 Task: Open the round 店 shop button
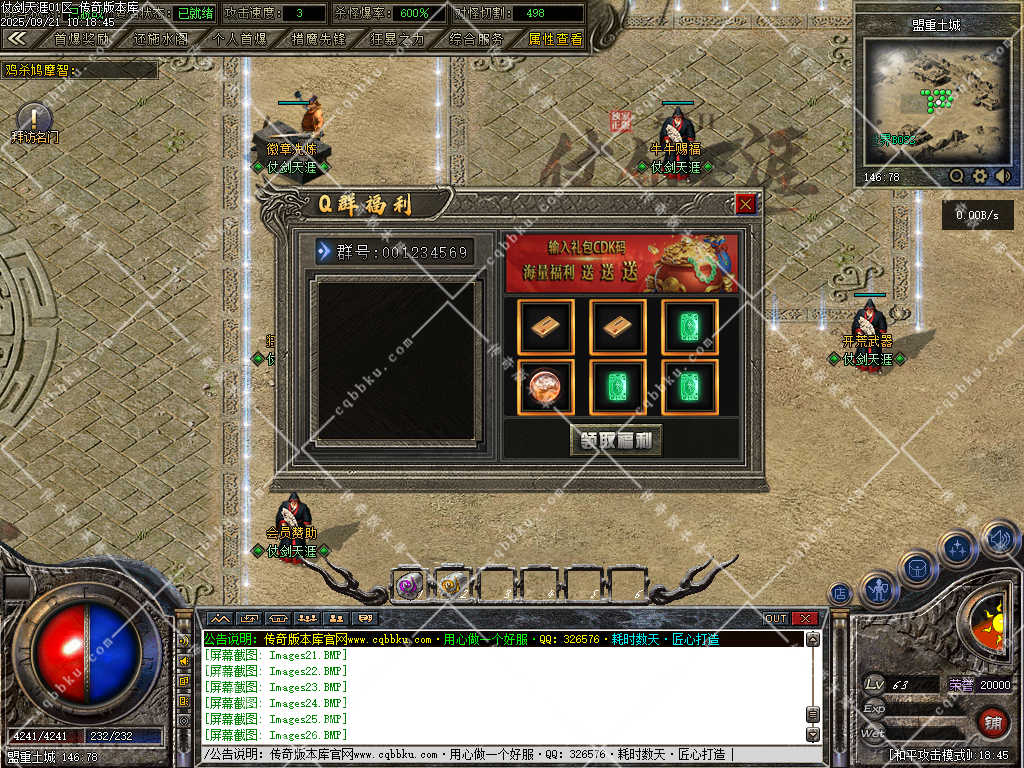pyautogui.click(x=840, y=593)
